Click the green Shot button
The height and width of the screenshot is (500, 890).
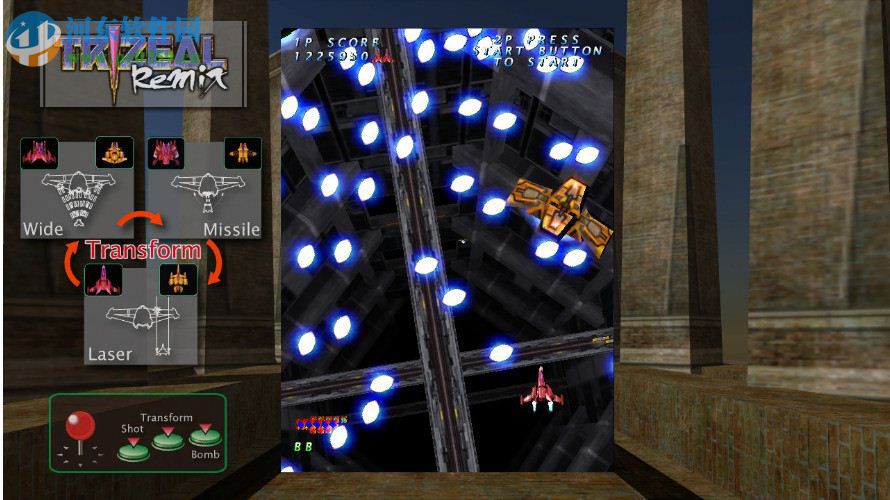click(132, 448)
